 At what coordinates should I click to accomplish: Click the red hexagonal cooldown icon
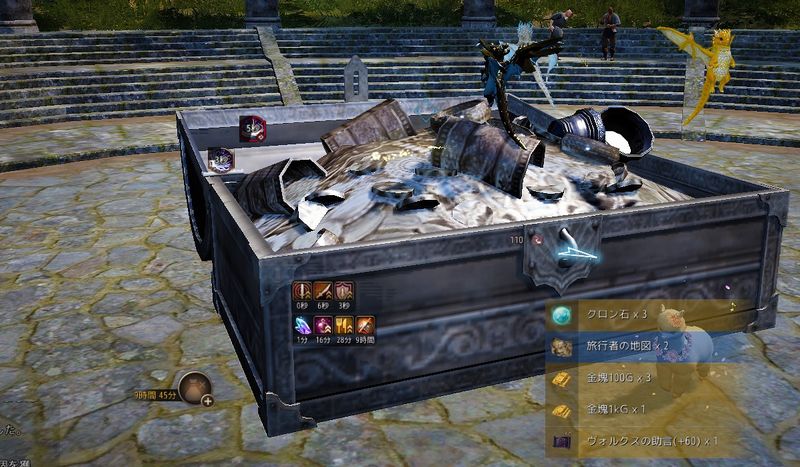tap(253, 128)
